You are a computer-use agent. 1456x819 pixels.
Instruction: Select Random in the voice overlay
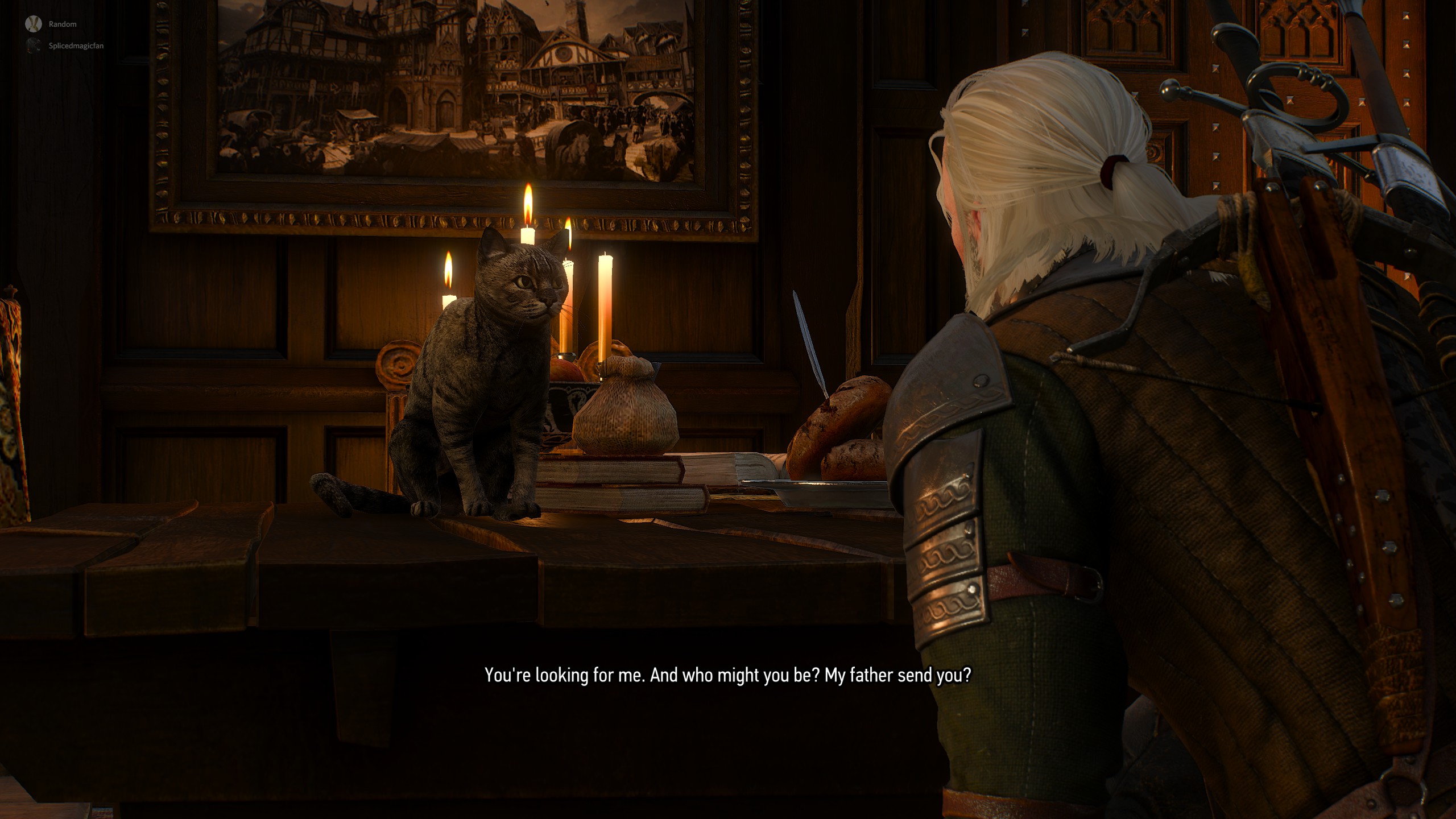click(x=62, y=24)
